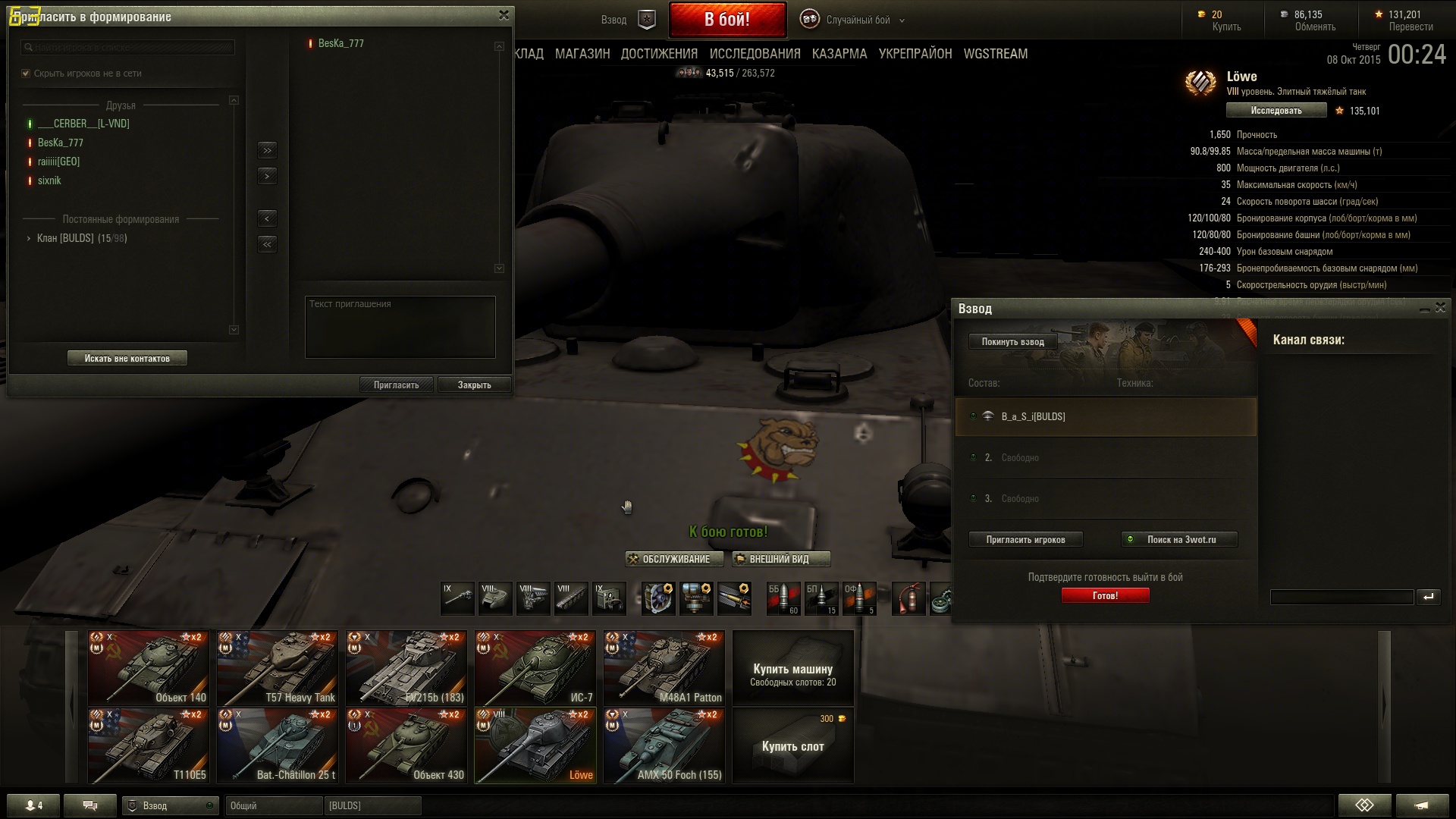Screen dimensions: 1456x819
Task: Click «Закрыть» in the invite window
Action: coord(474,384)
